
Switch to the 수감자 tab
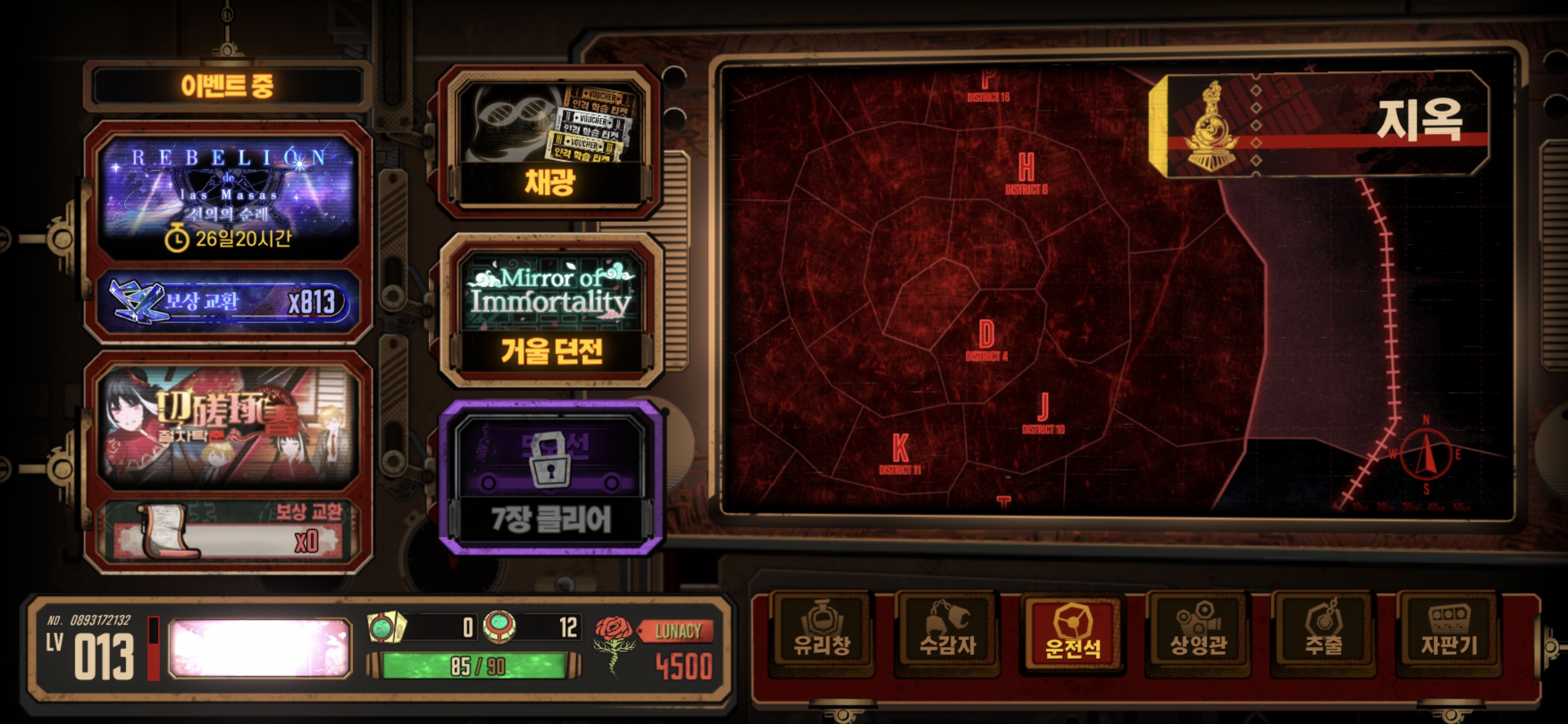(x=948, y=632)
